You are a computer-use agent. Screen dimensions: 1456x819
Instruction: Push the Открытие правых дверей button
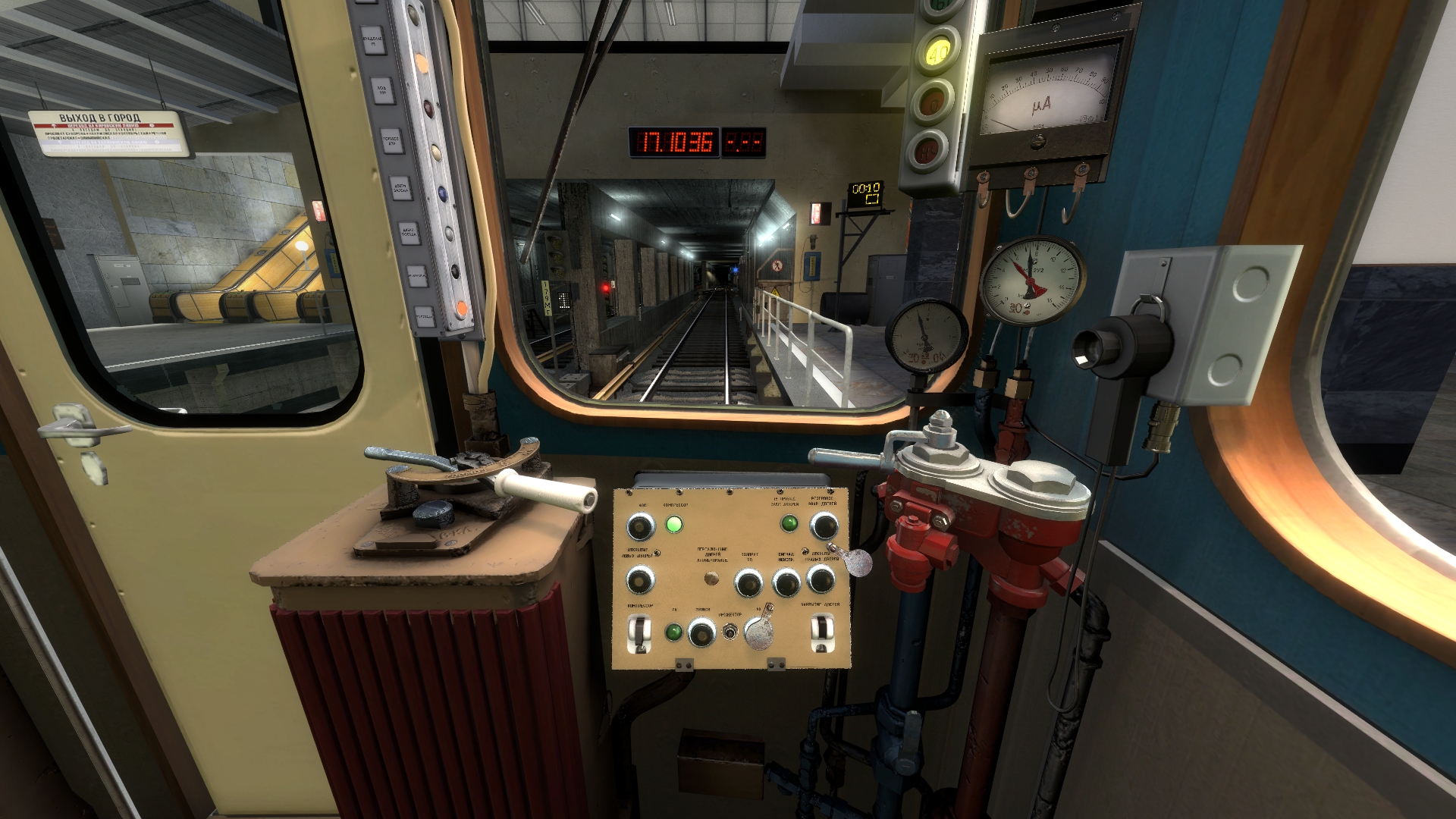[x=821, y=579]
